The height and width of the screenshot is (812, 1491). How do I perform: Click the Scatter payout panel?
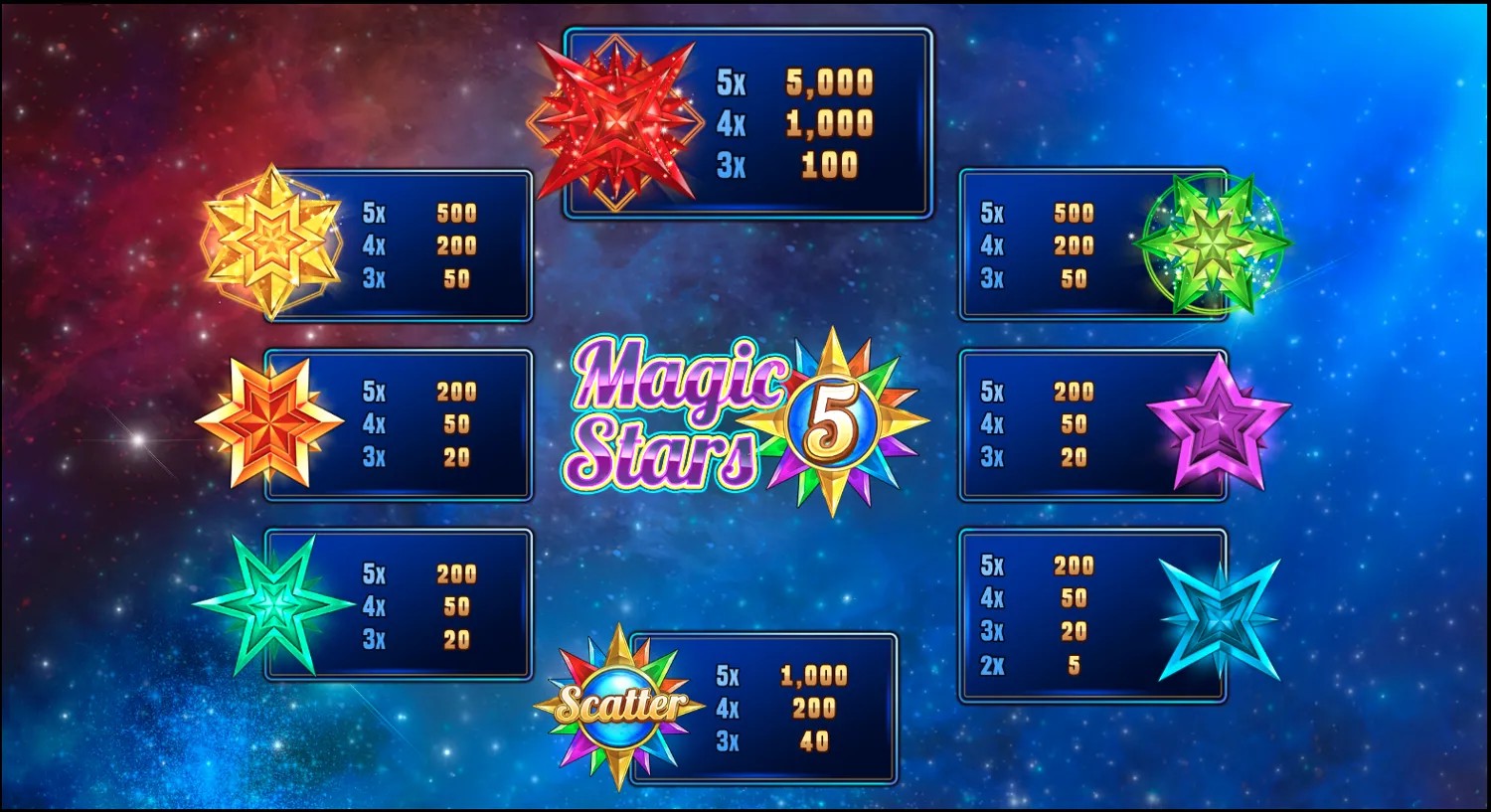pos(765,708)
